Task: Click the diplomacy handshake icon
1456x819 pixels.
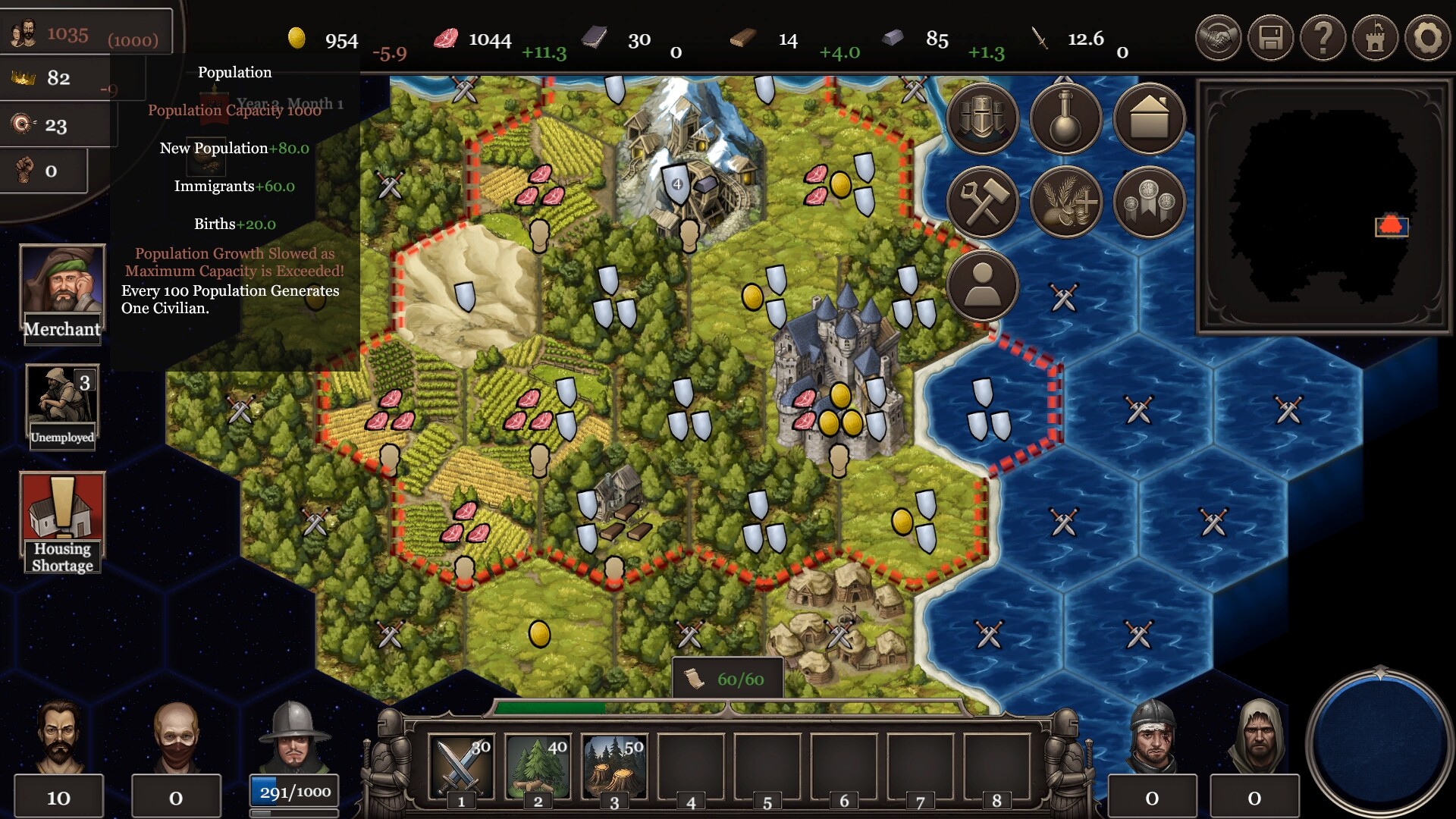Action: coord(1219,36)
